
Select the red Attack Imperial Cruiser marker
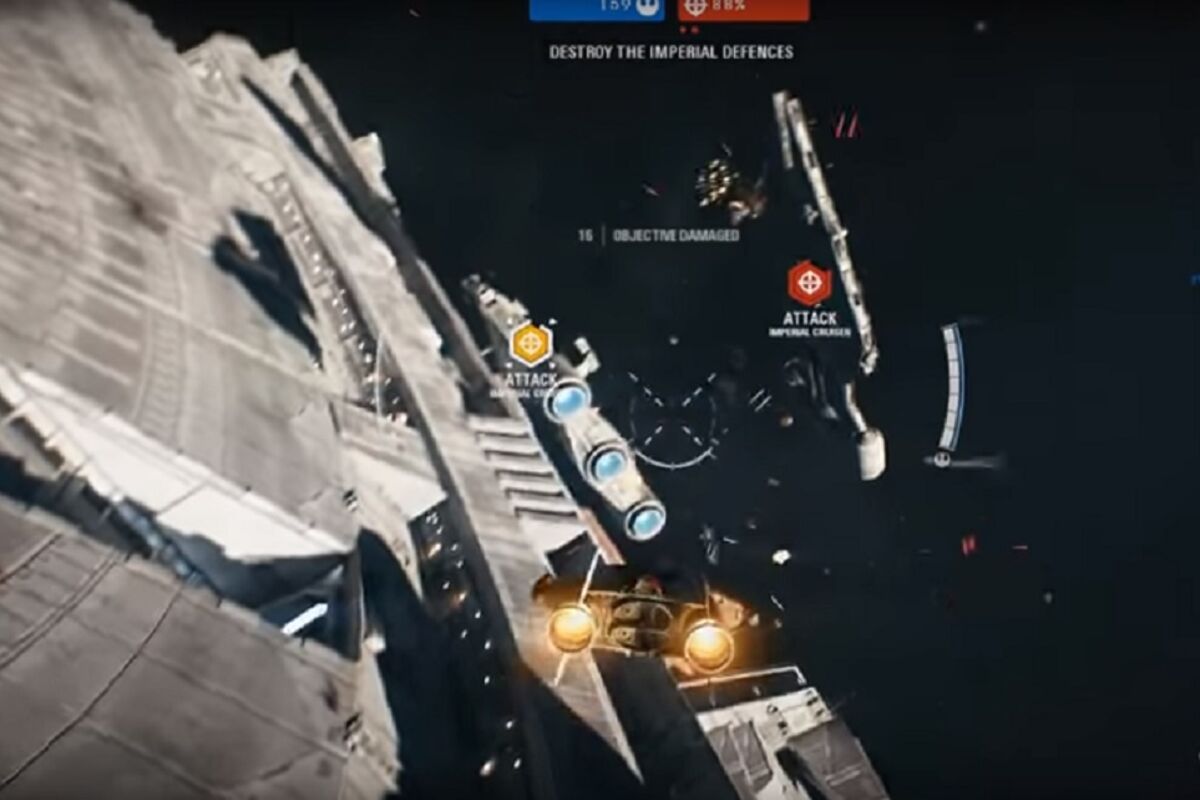pos(809,284)
